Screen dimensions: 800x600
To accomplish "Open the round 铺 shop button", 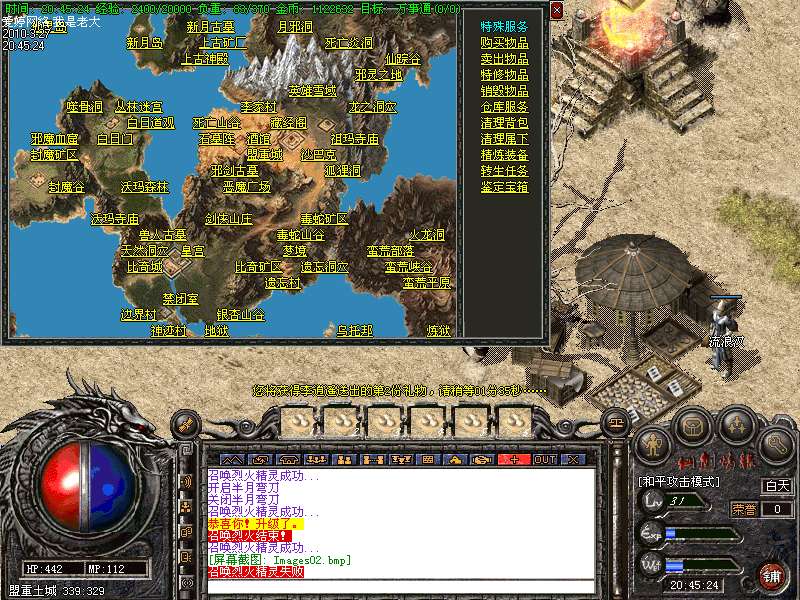I will coord(771,577).
